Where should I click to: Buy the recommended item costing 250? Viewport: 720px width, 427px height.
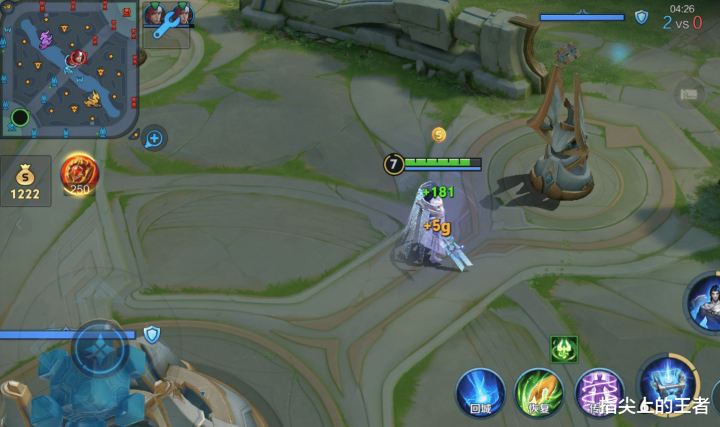pos(78,175)
